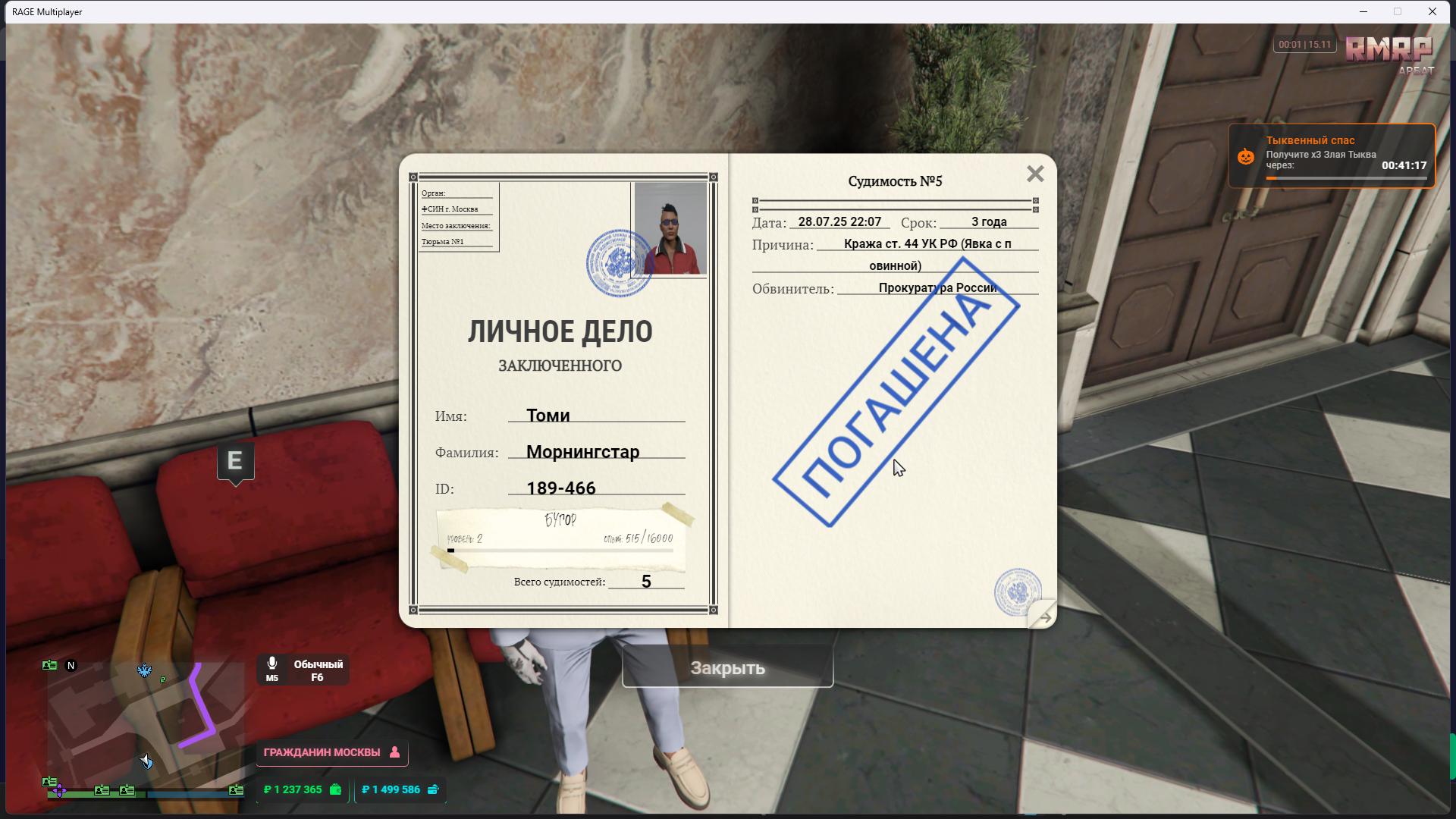Click the blue eagle marker on the minimap

pos(144,670)
